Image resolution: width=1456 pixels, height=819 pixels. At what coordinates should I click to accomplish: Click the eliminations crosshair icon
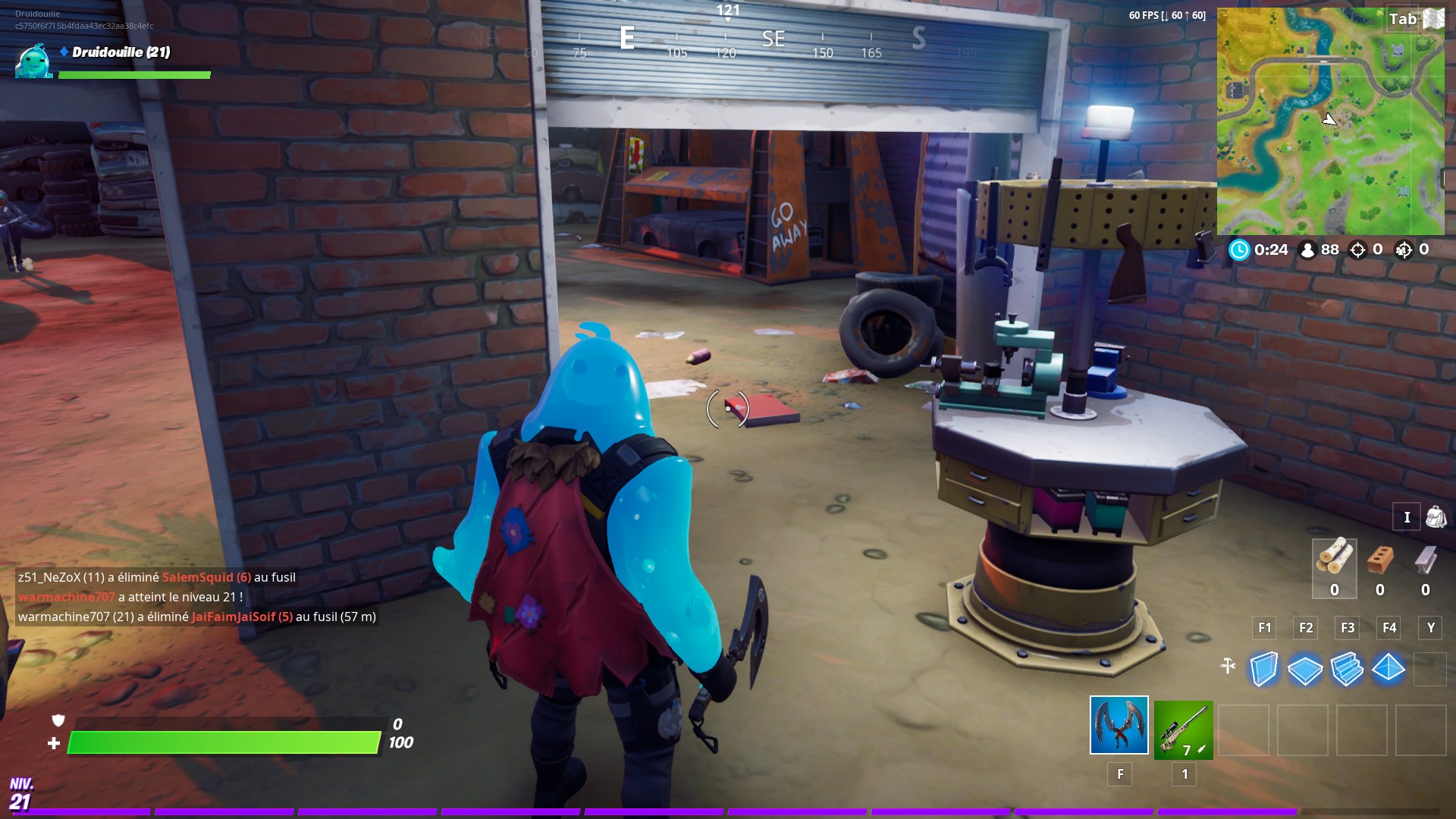[x=1360, y=249]
